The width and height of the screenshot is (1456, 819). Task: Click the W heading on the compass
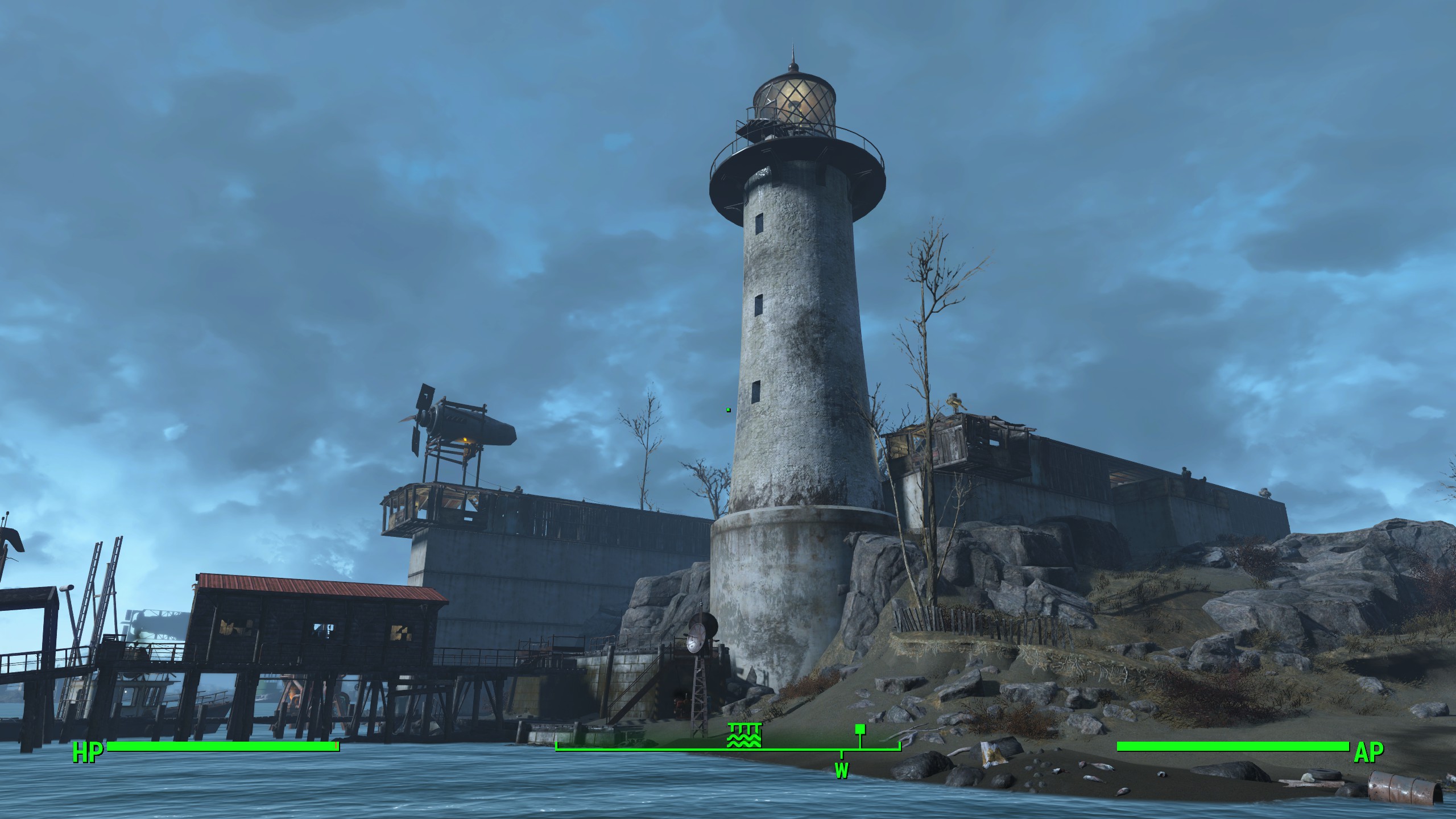click(841, 771)
